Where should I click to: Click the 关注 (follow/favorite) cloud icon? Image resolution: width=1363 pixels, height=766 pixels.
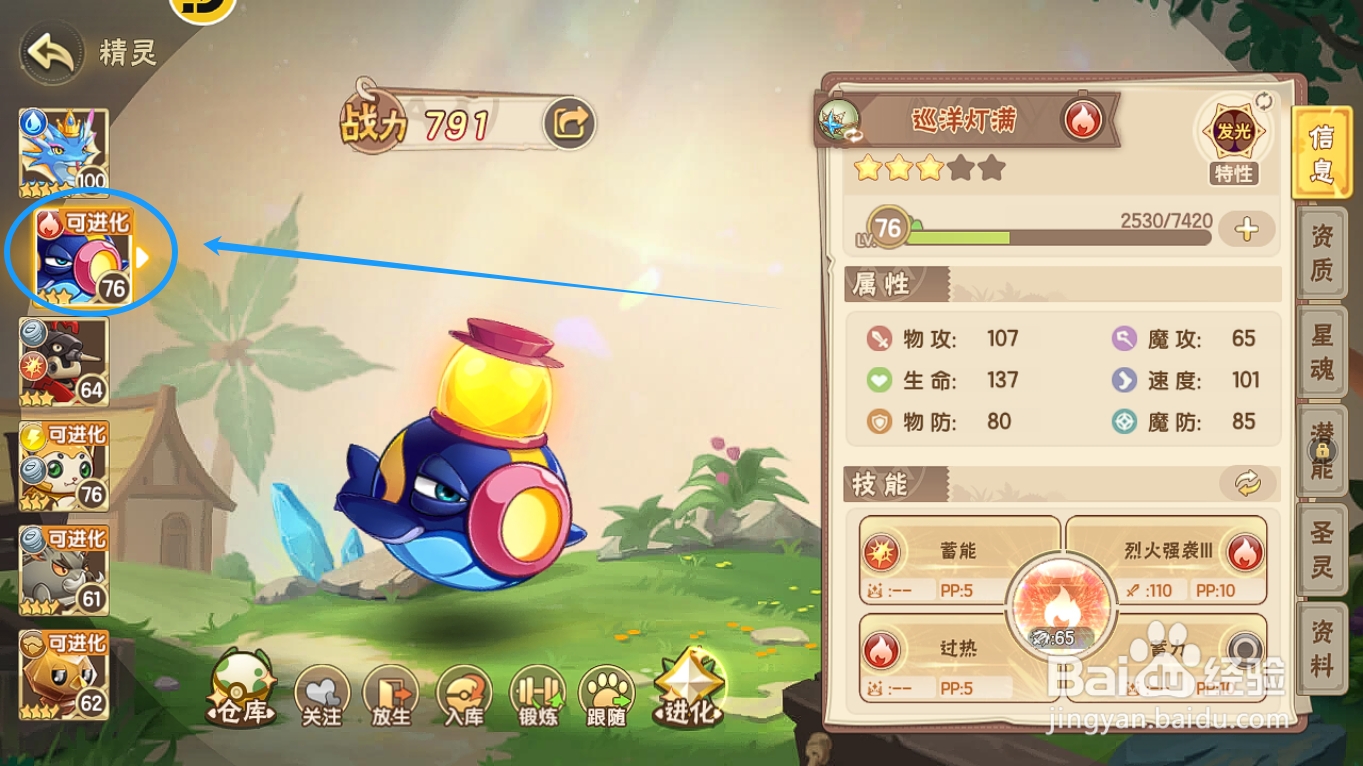click(320, 692)
